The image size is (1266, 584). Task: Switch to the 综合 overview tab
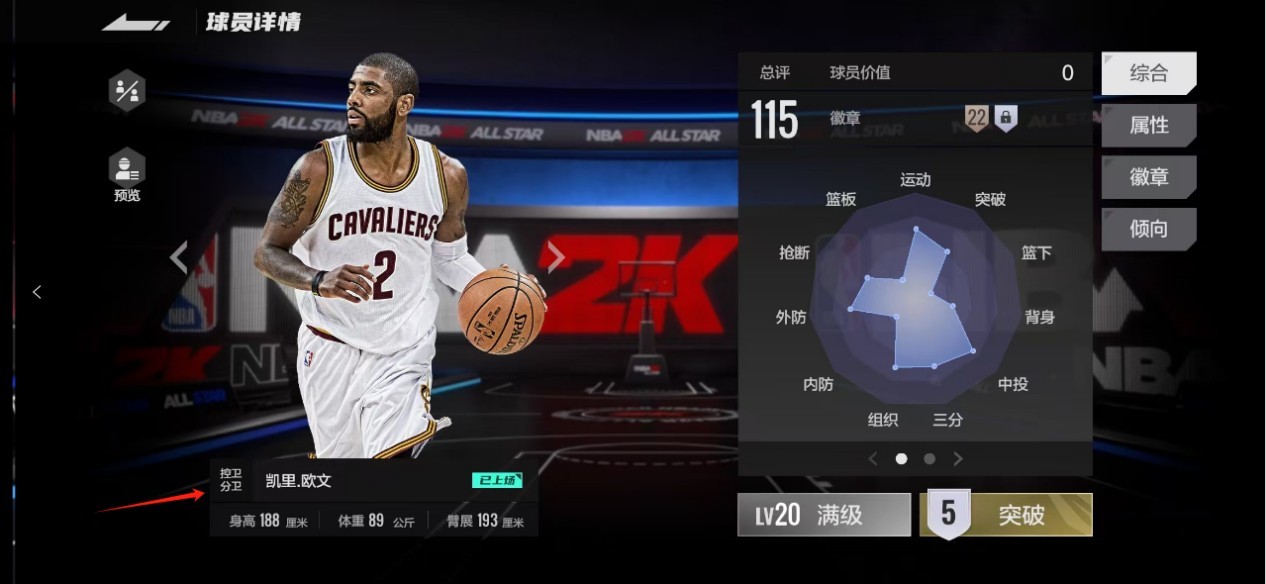tap(1148, 73)
